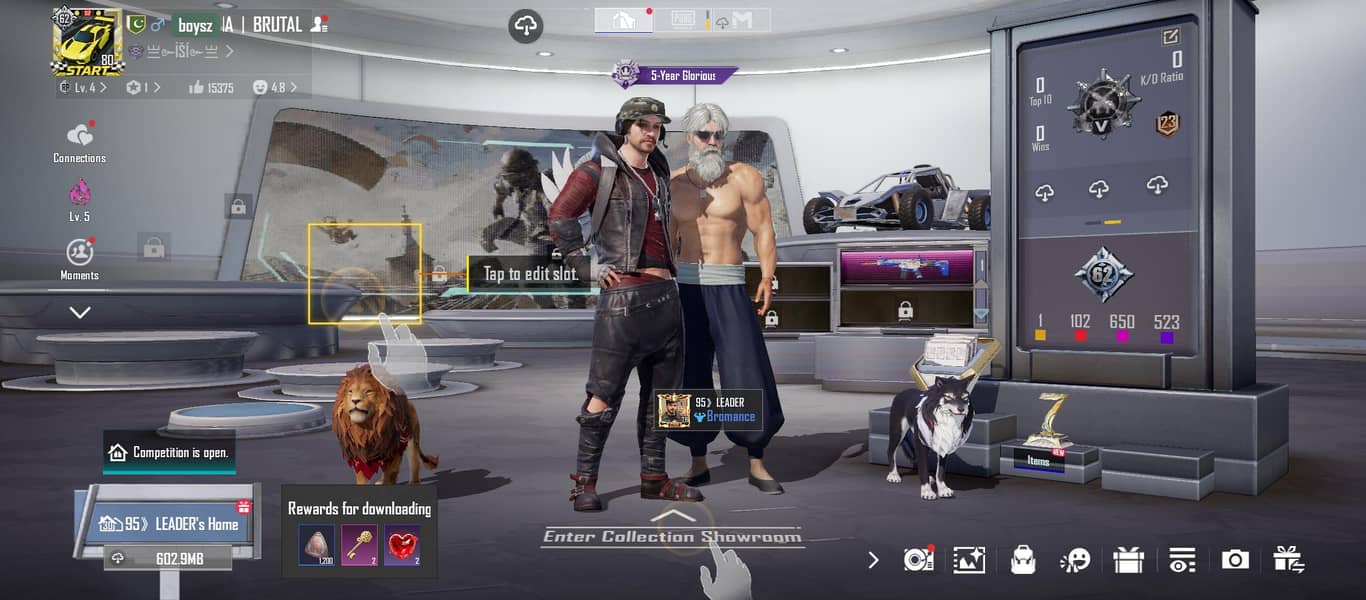Open the Connections menu
The width and height of the screenshot is (1366, 600).
tap(80, 141)
